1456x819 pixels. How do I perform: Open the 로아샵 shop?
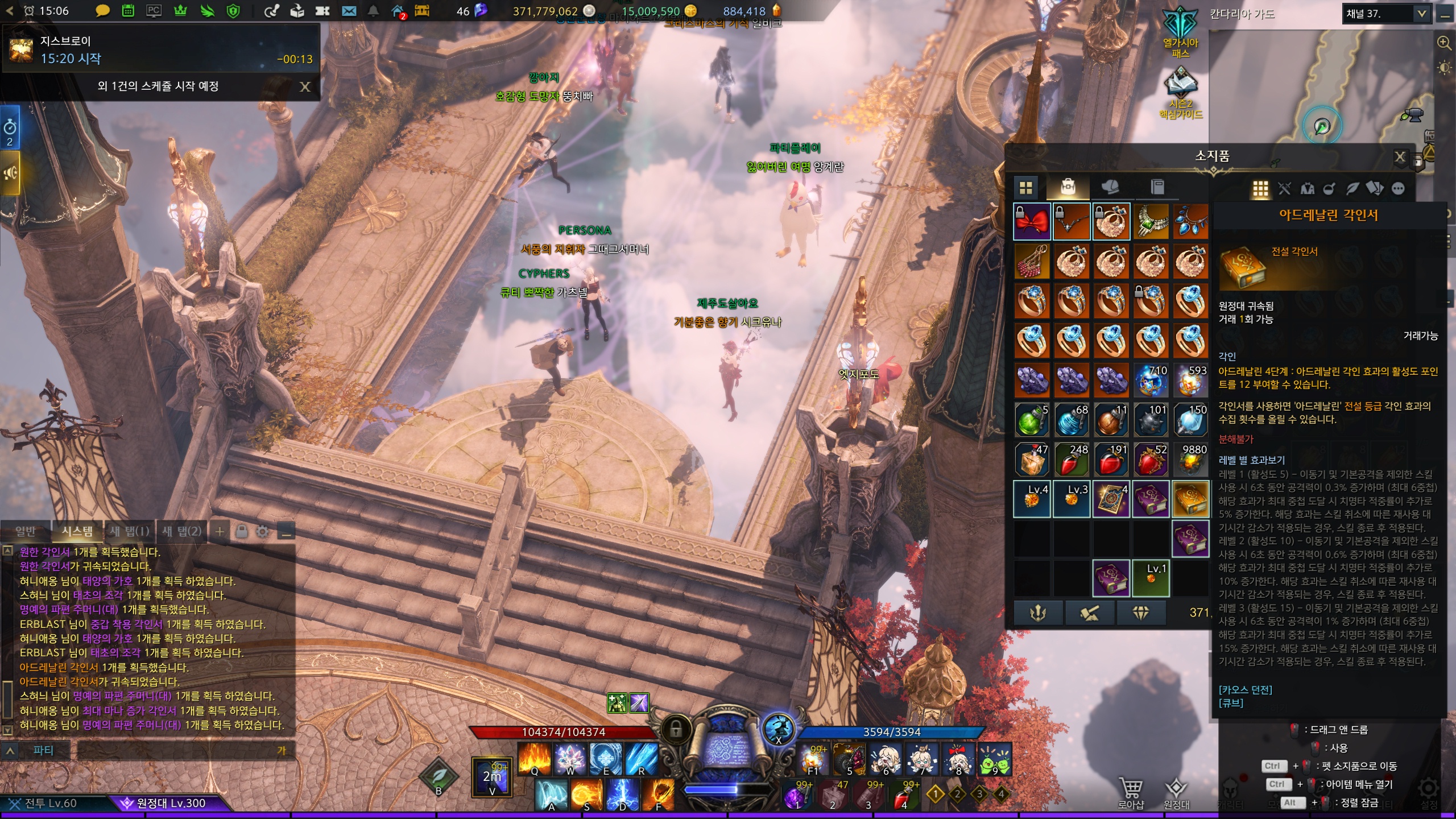pyautogui.click(x=1131, y=792)
